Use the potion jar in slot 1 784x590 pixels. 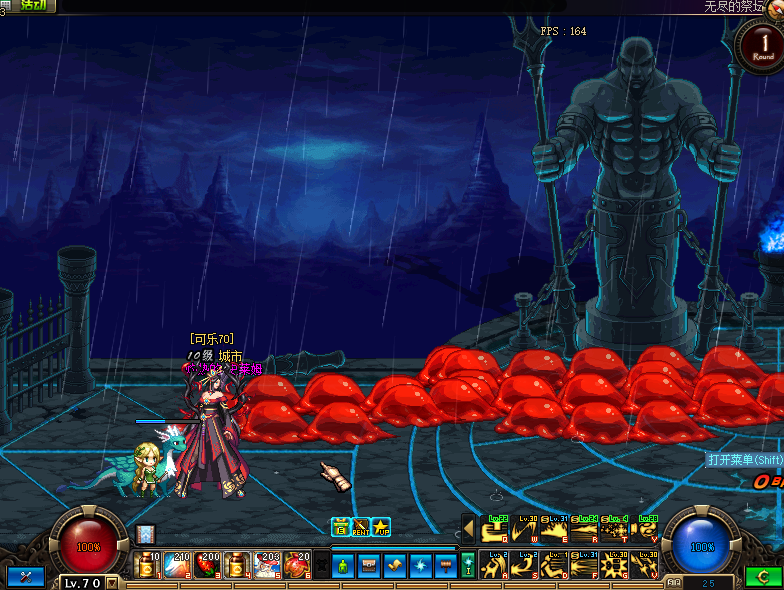click(x=147, y=565)
